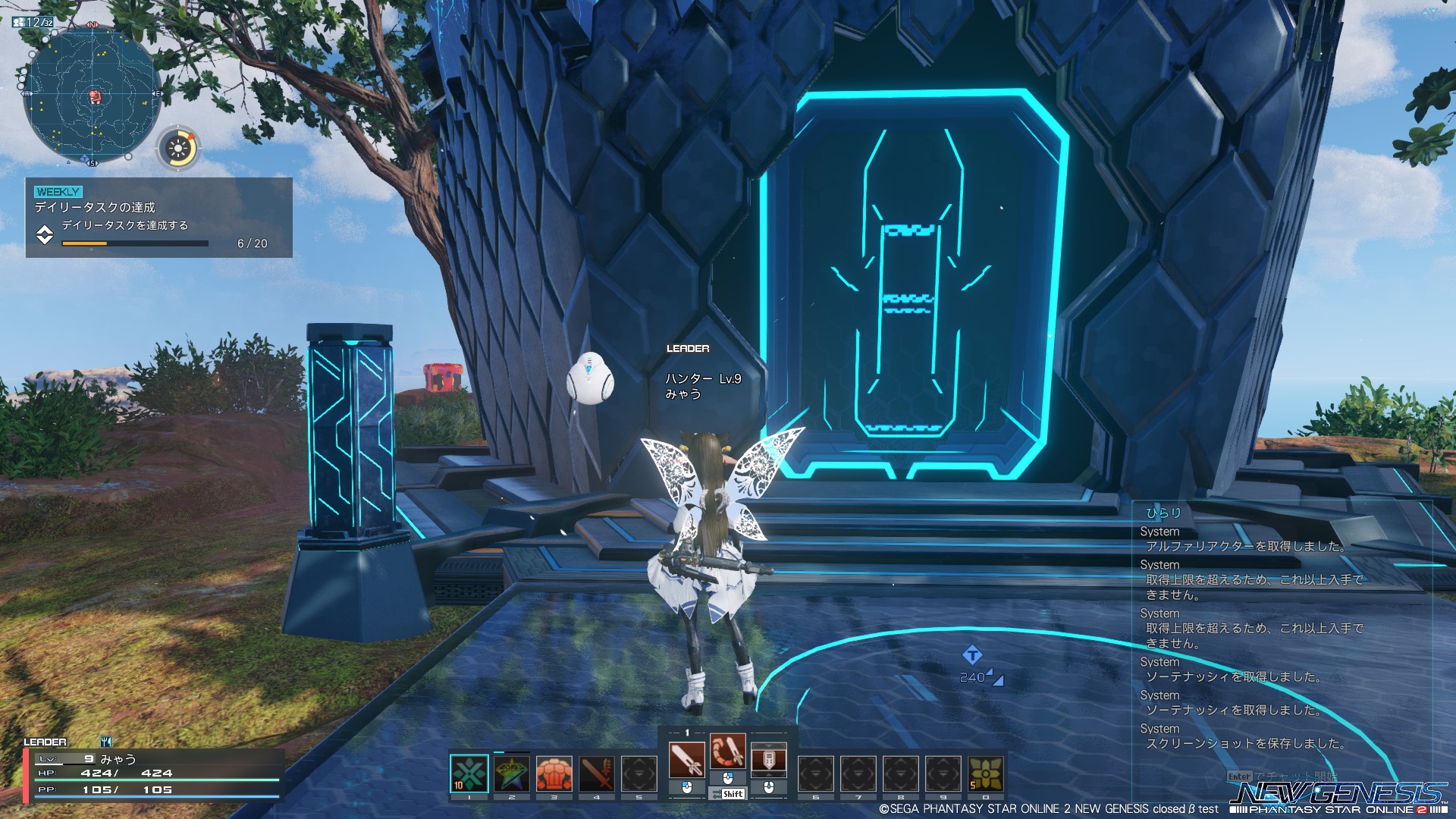Use the yellow flower item in slot 0
The image size is (1456, 819).
point(985,773)
